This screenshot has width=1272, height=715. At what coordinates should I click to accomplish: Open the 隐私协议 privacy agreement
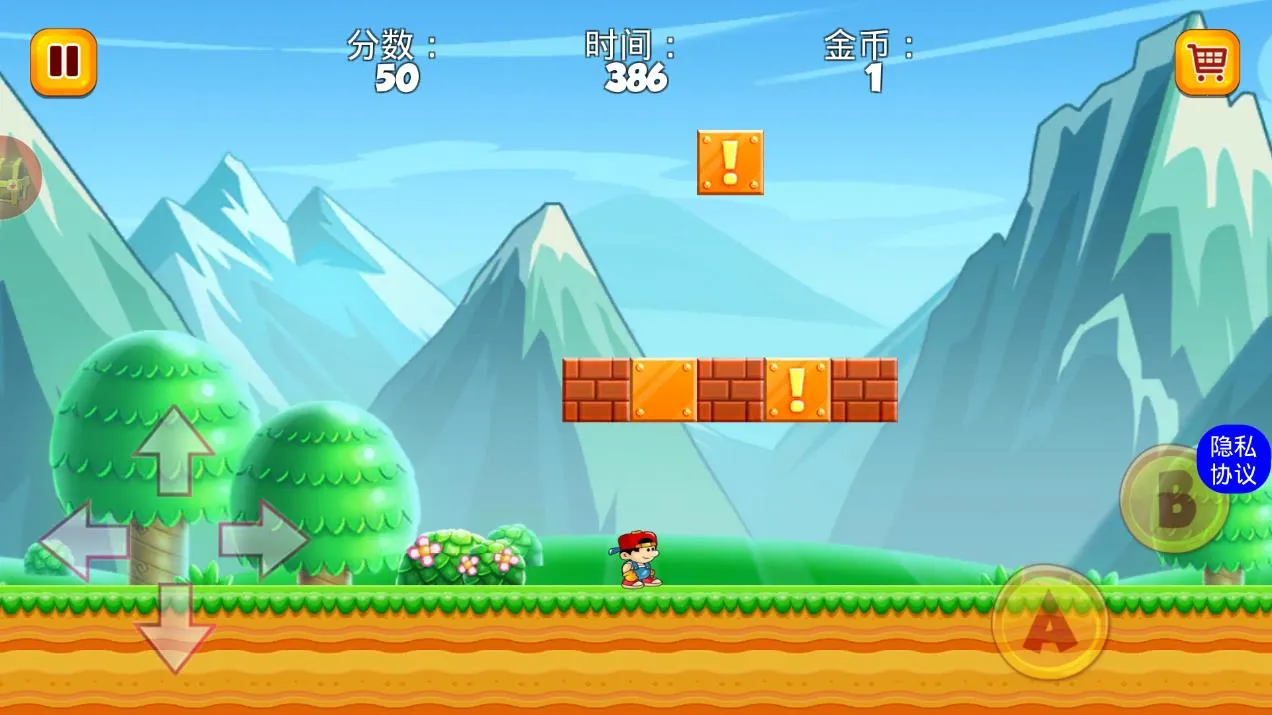tap(1233, 460)
